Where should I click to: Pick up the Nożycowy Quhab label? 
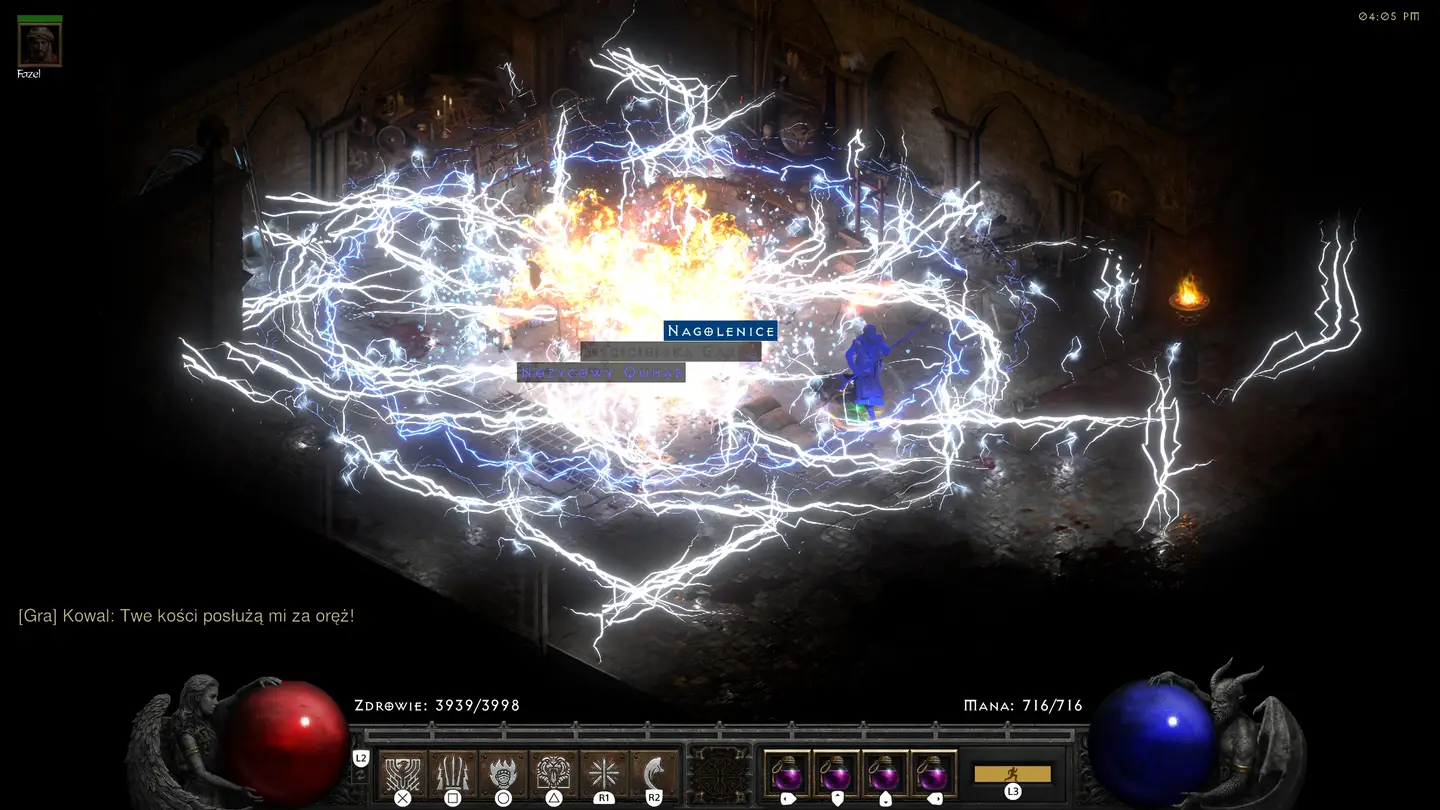point(601,372)
